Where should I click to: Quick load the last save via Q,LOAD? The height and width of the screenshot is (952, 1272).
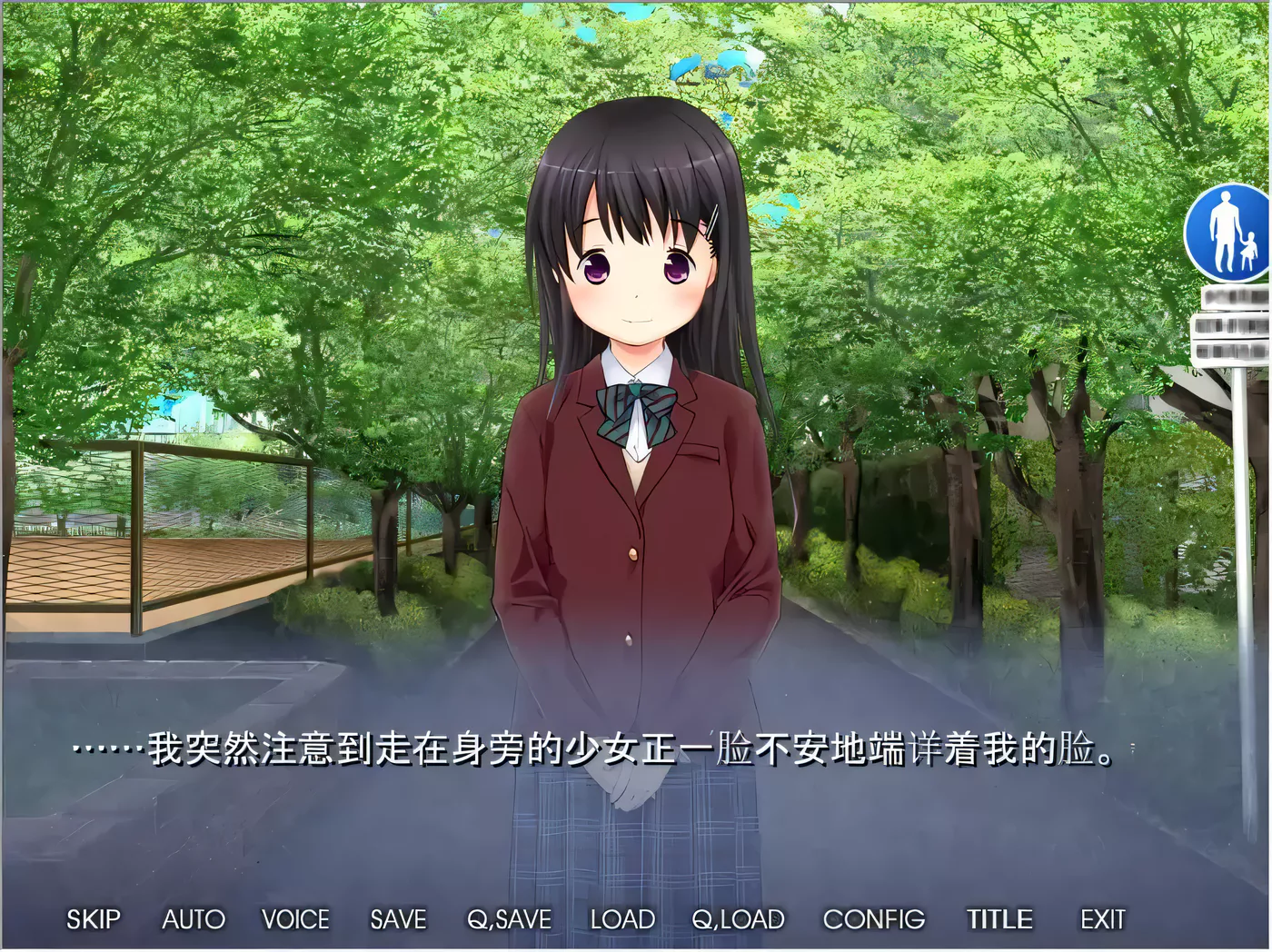pyautogui.click(x=738, y=919)
